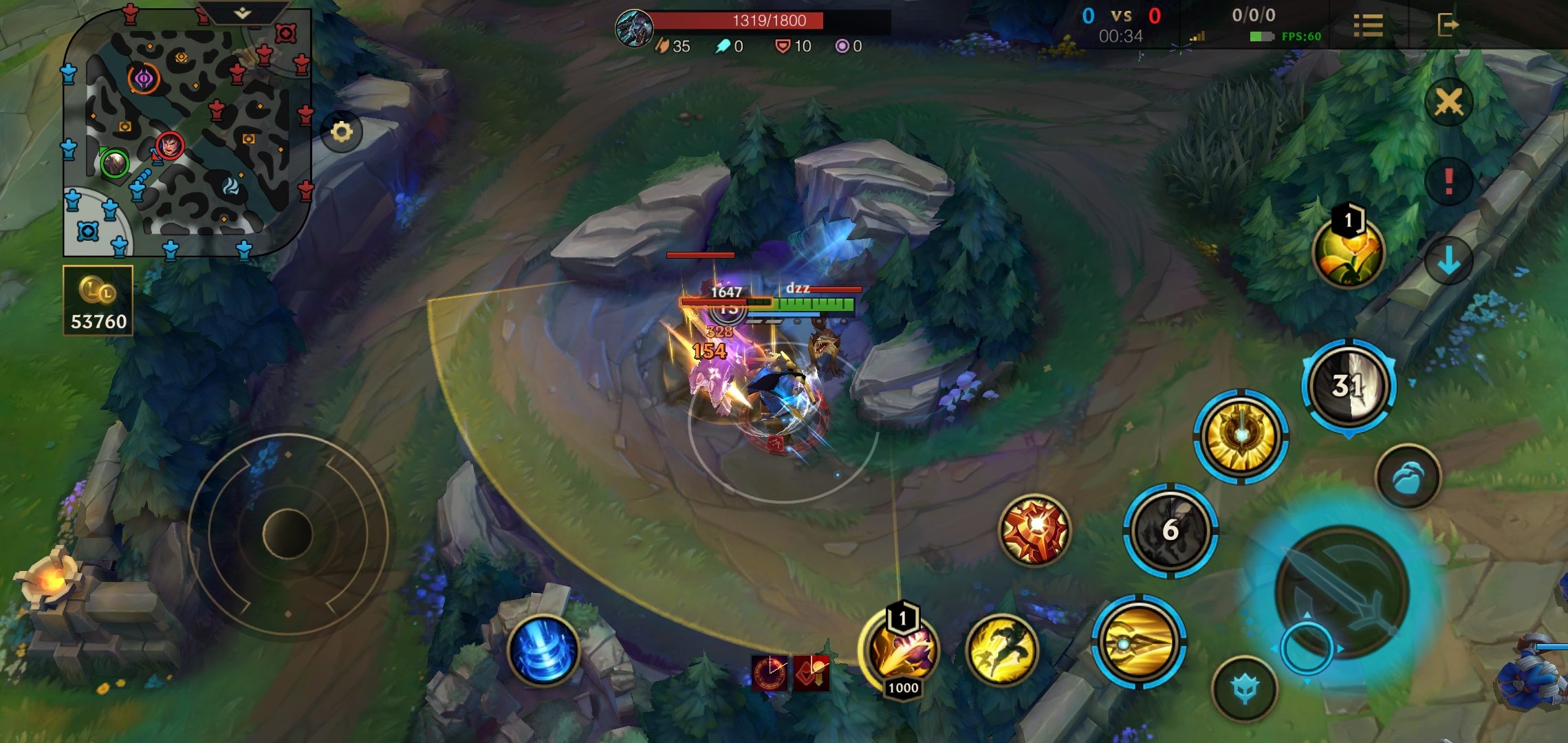Image resolution: width=1568 pixels, height=743 pixels.
Task: Open the shop via the gold counter
Action: coord(98,301)
